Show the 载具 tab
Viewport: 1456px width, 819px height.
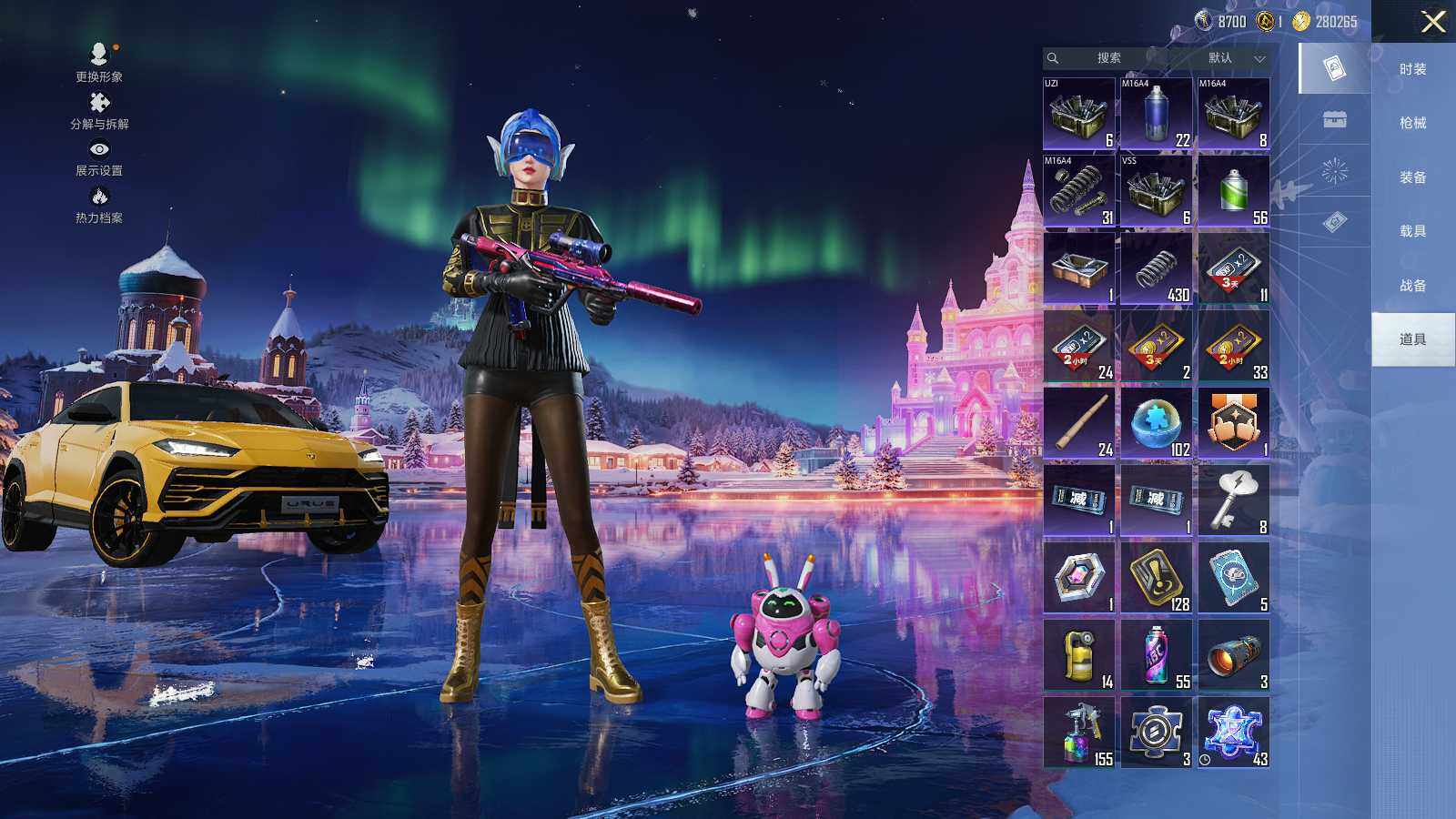pos(1412,231)
